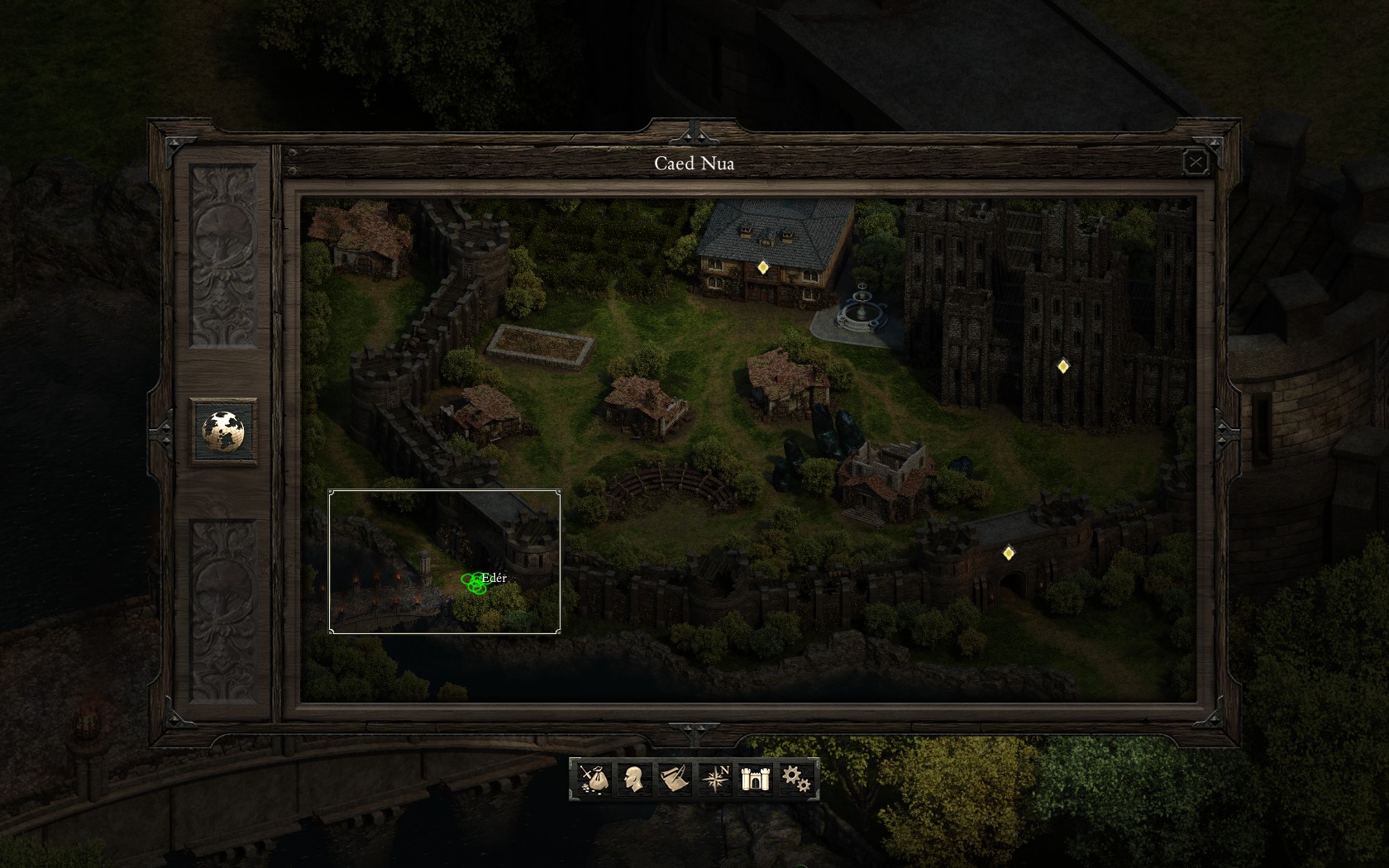
Task: Click the diamond marker near the manor house
Action: pyautogui.click(x=762, y=267)
